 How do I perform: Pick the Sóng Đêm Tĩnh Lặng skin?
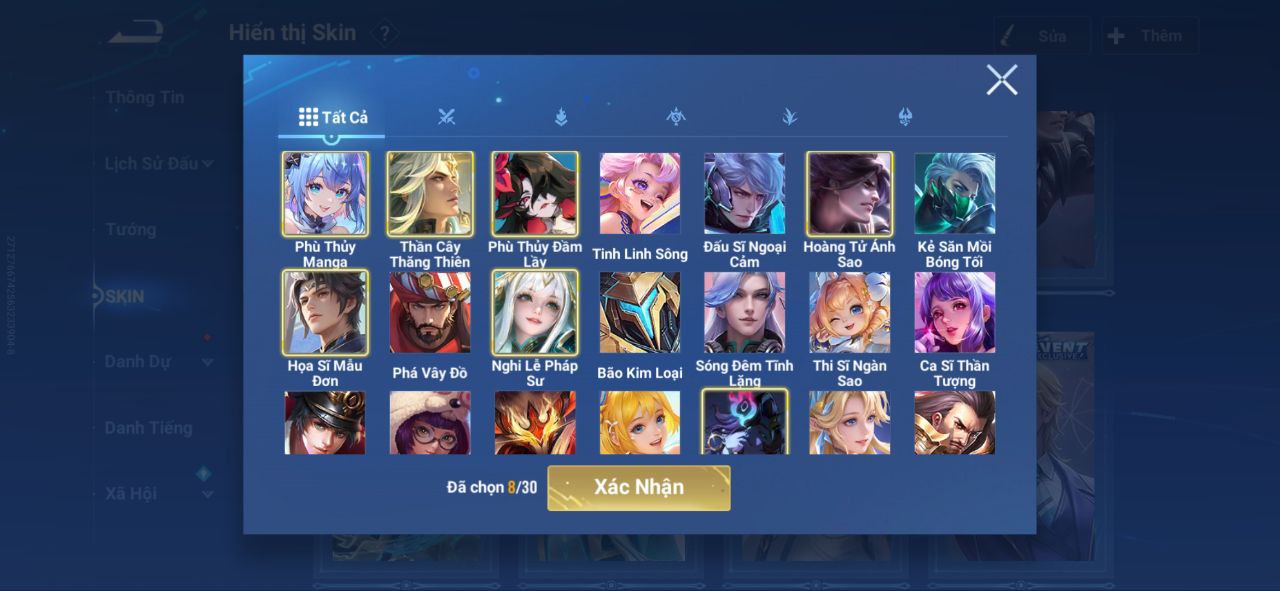(x=745, y=313)
